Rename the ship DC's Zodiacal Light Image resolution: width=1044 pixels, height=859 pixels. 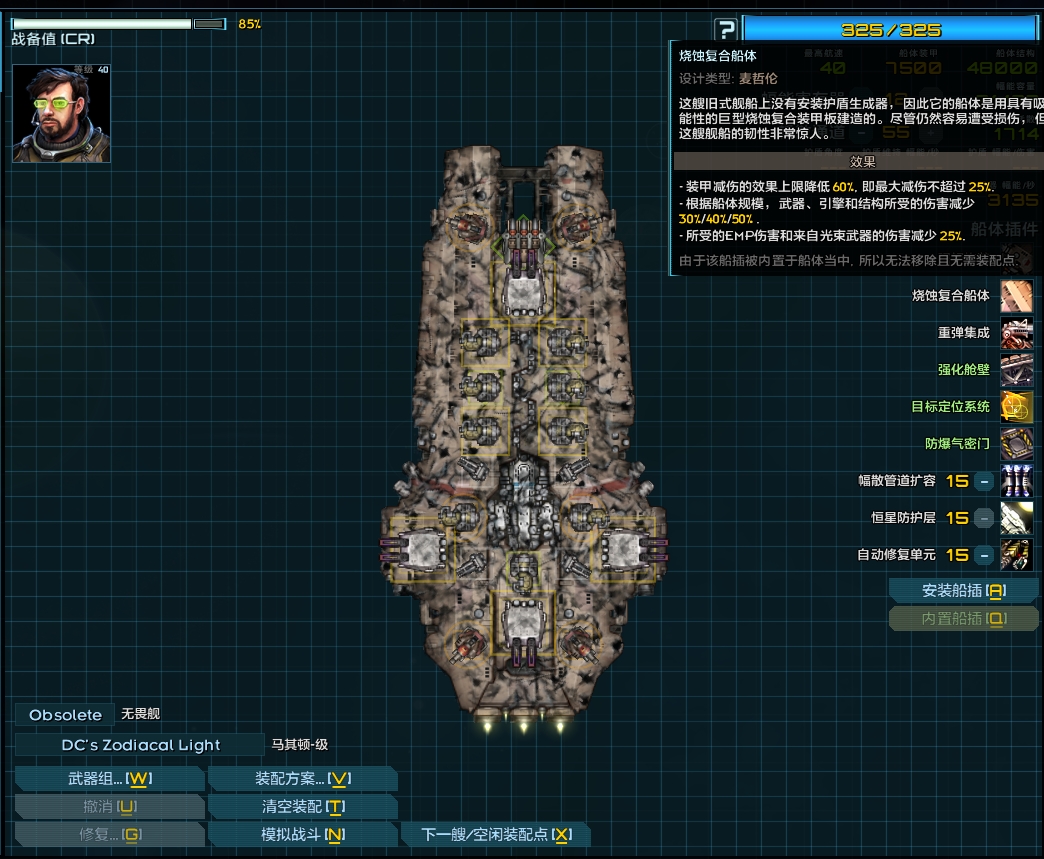pos(139,745)
